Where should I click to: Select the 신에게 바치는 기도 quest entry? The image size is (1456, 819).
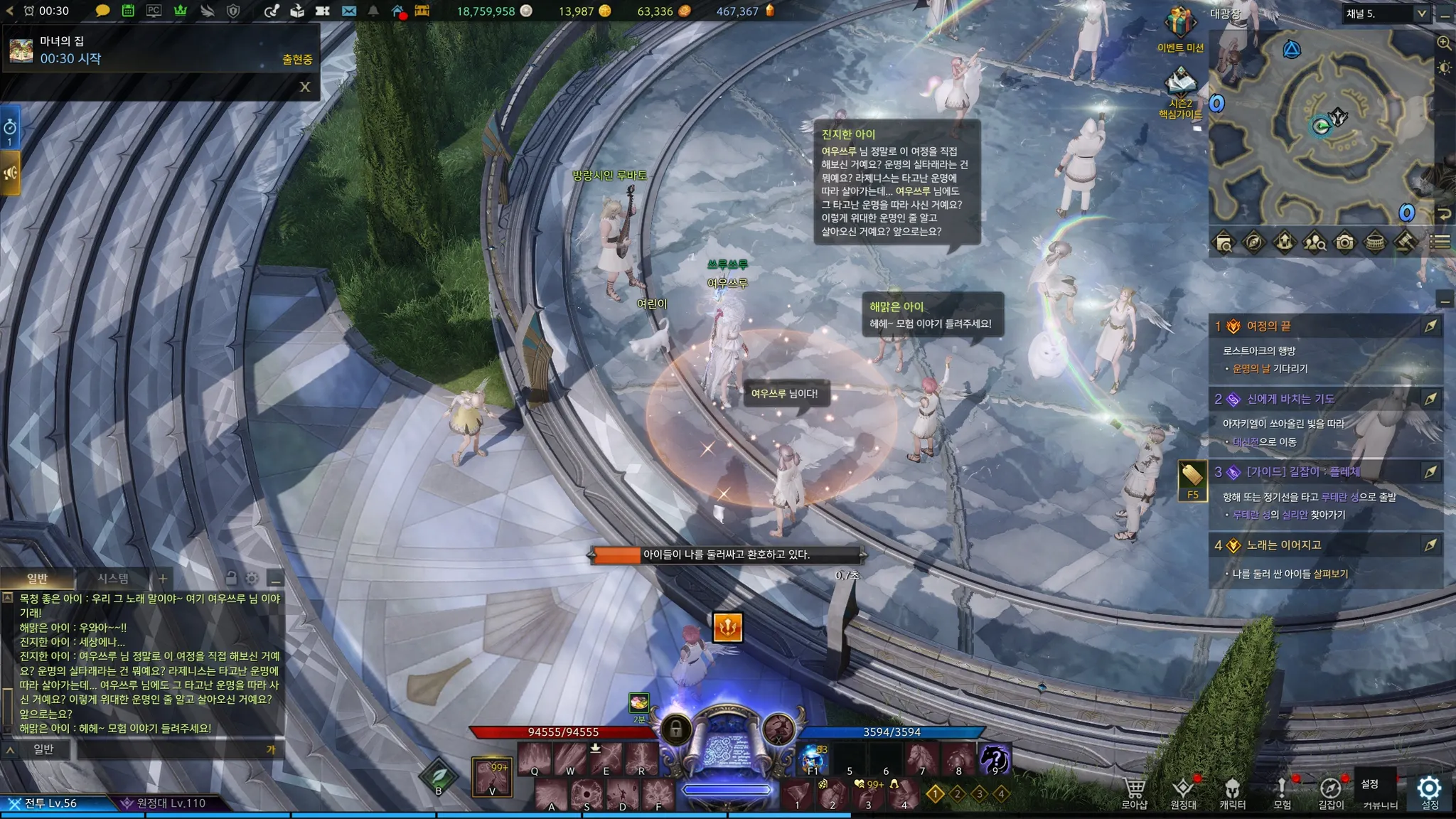coord(1290,399)
